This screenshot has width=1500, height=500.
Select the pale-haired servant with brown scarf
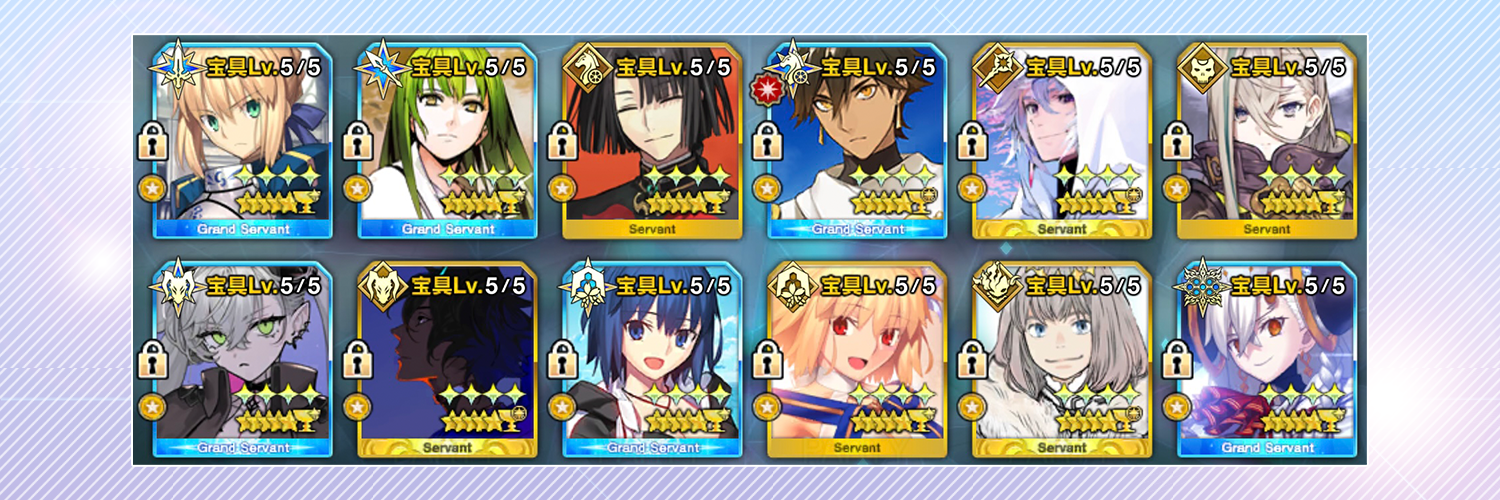coord(1266,140)
